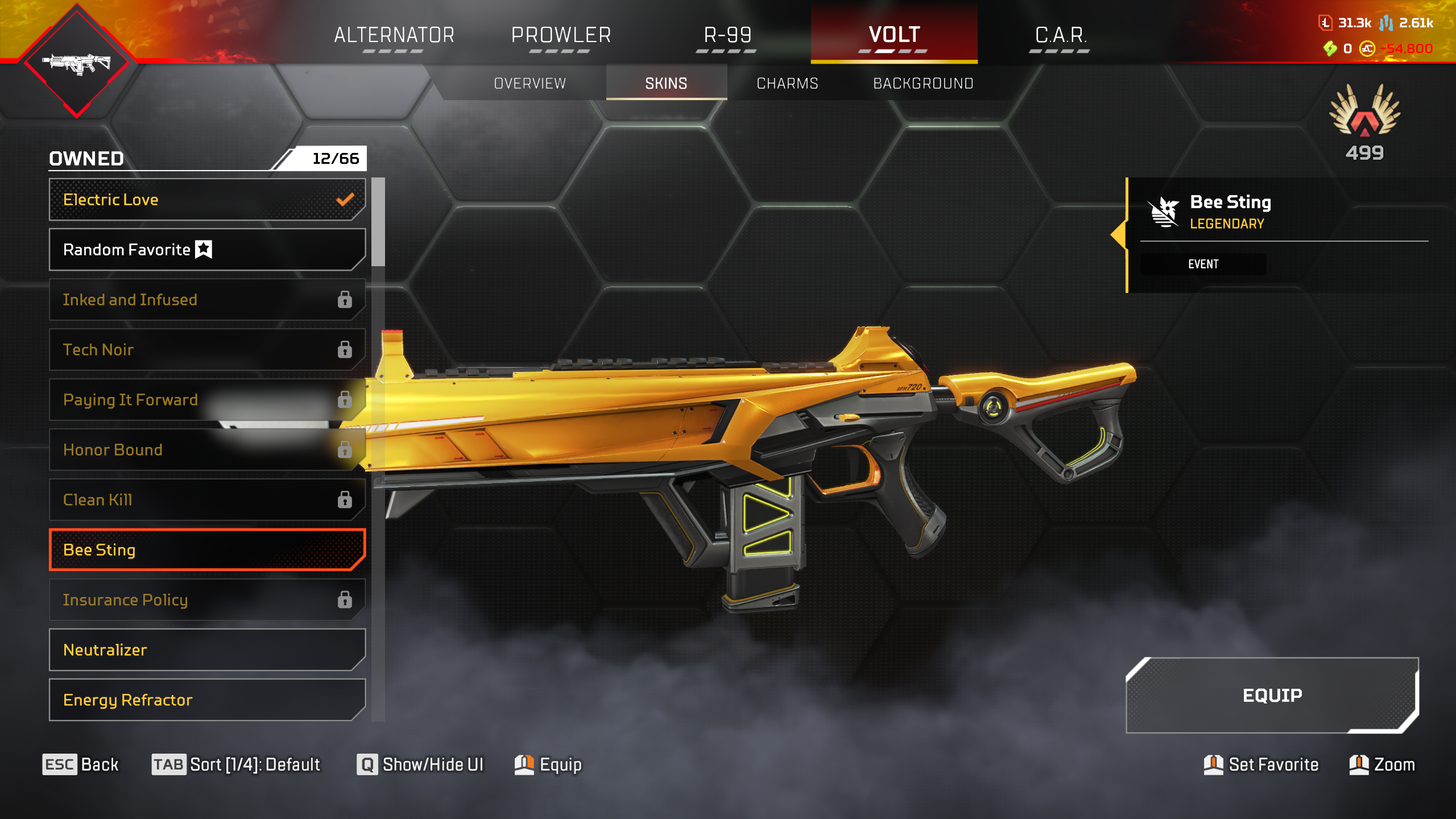This screenshot has width=1456, height=819.
Task: Select the Prowler weapon tab
Action: 561,35
